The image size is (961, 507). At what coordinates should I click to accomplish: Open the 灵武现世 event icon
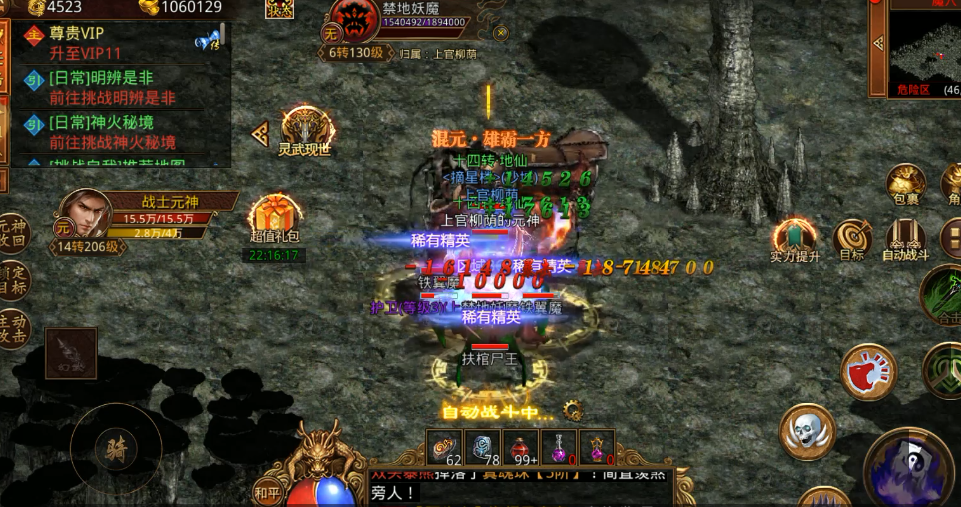point(305,129)
